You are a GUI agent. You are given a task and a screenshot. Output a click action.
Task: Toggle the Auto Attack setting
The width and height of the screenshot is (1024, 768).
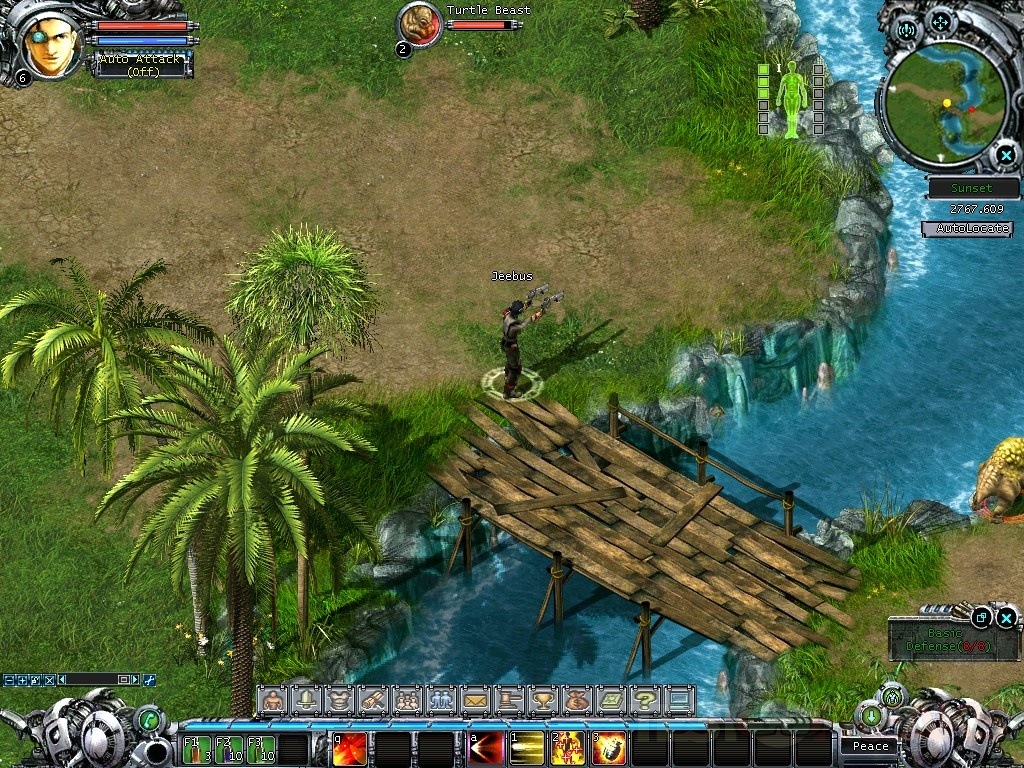pyautogui.click(x=141, y=65)
